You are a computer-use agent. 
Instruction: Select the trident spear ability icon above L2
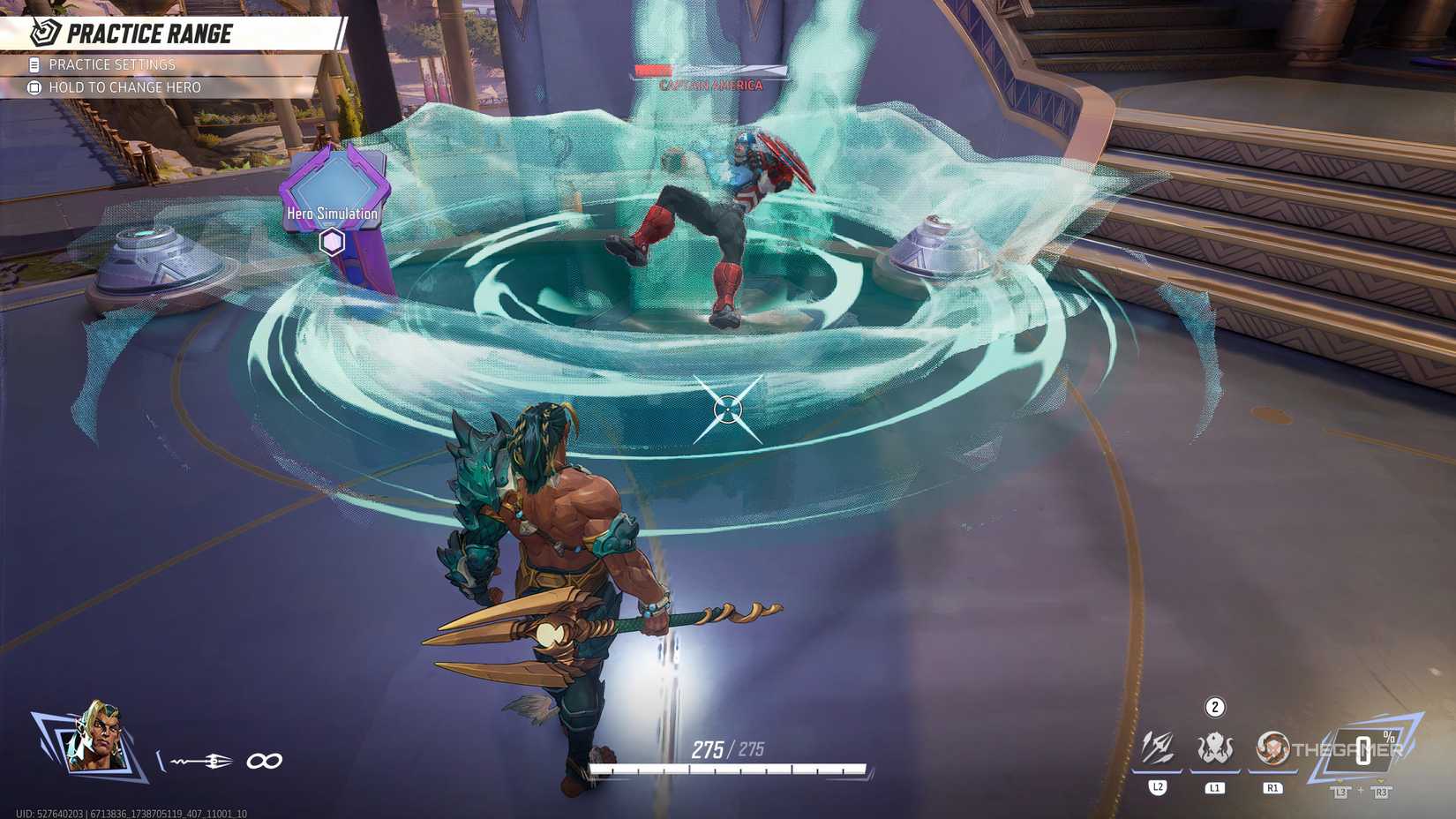[1159, 748]
